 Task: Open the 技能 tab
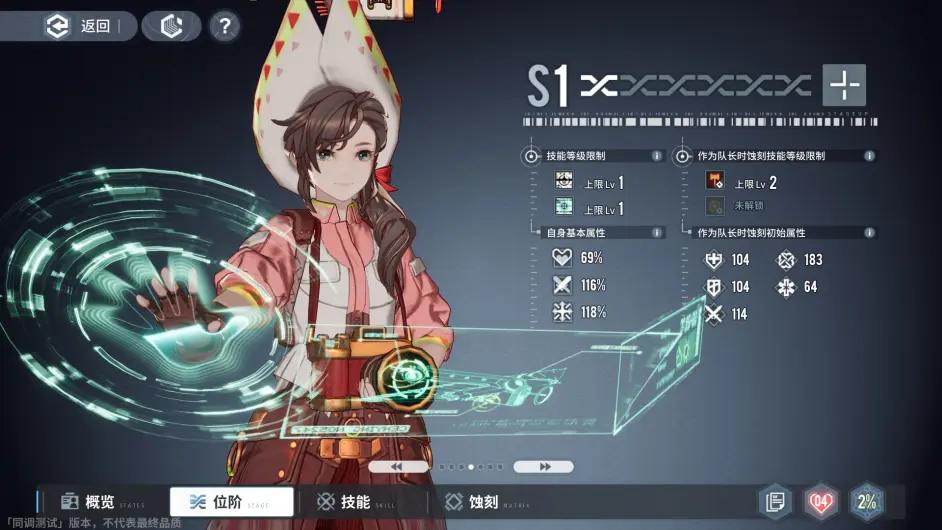pos(343,502)
